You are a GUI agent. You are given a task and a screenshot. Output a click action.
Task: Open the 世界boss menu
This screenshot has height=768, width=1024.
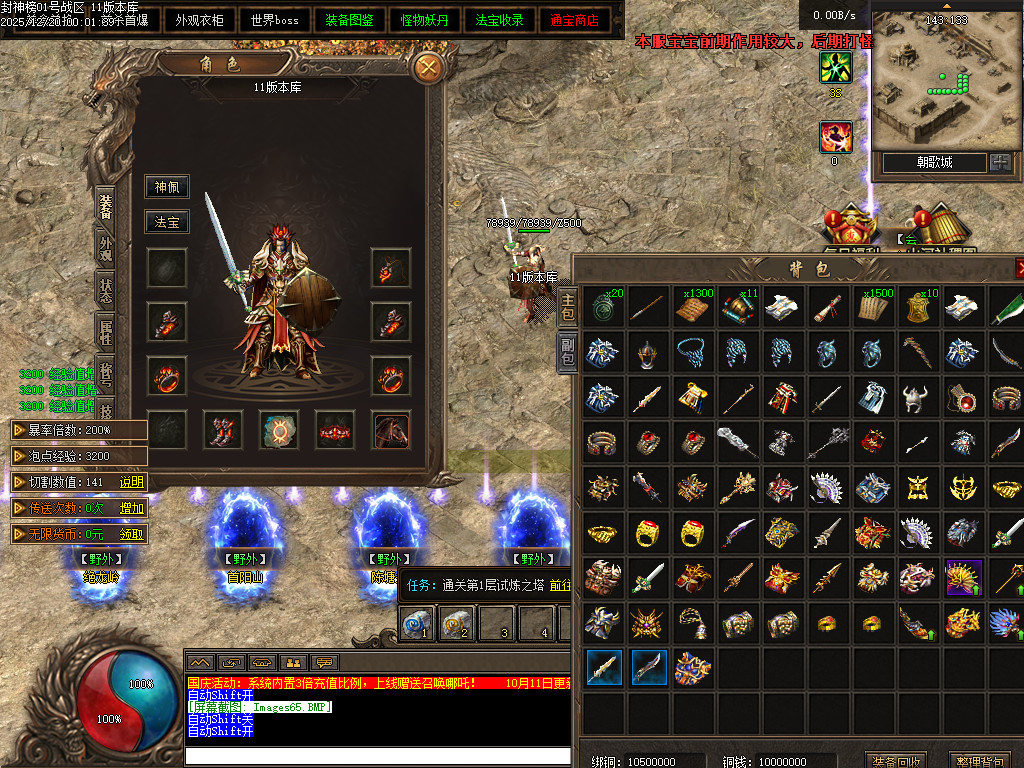point(275,20)
